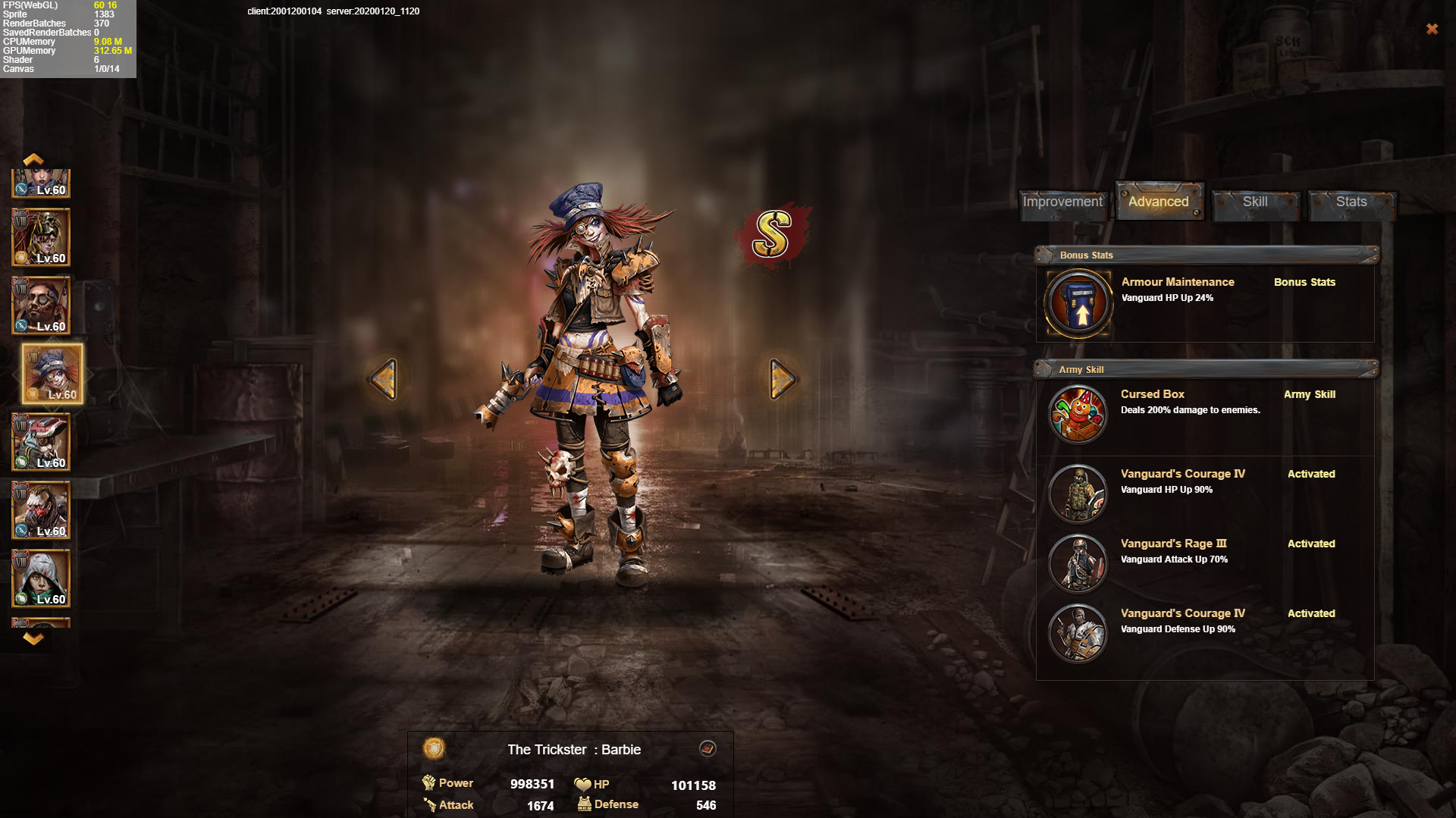Select the Advanced tab
The width and height of the screenshot is (1456, 818).
pyautogui.click(x=1158, y=202)
